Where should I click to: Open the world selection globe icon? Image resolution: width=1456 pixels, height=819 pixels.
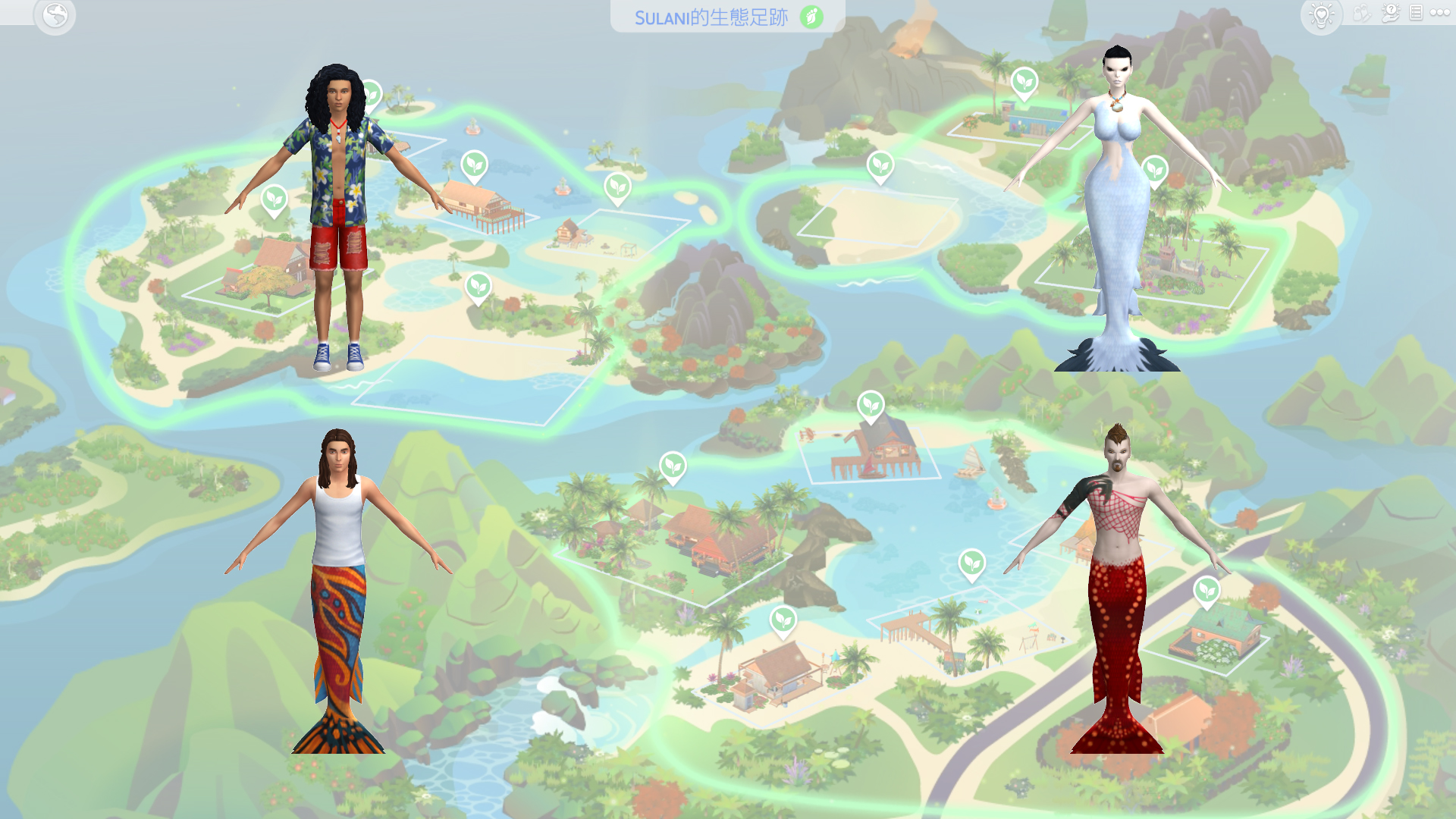pyautogui.click(x=55, y=14)
